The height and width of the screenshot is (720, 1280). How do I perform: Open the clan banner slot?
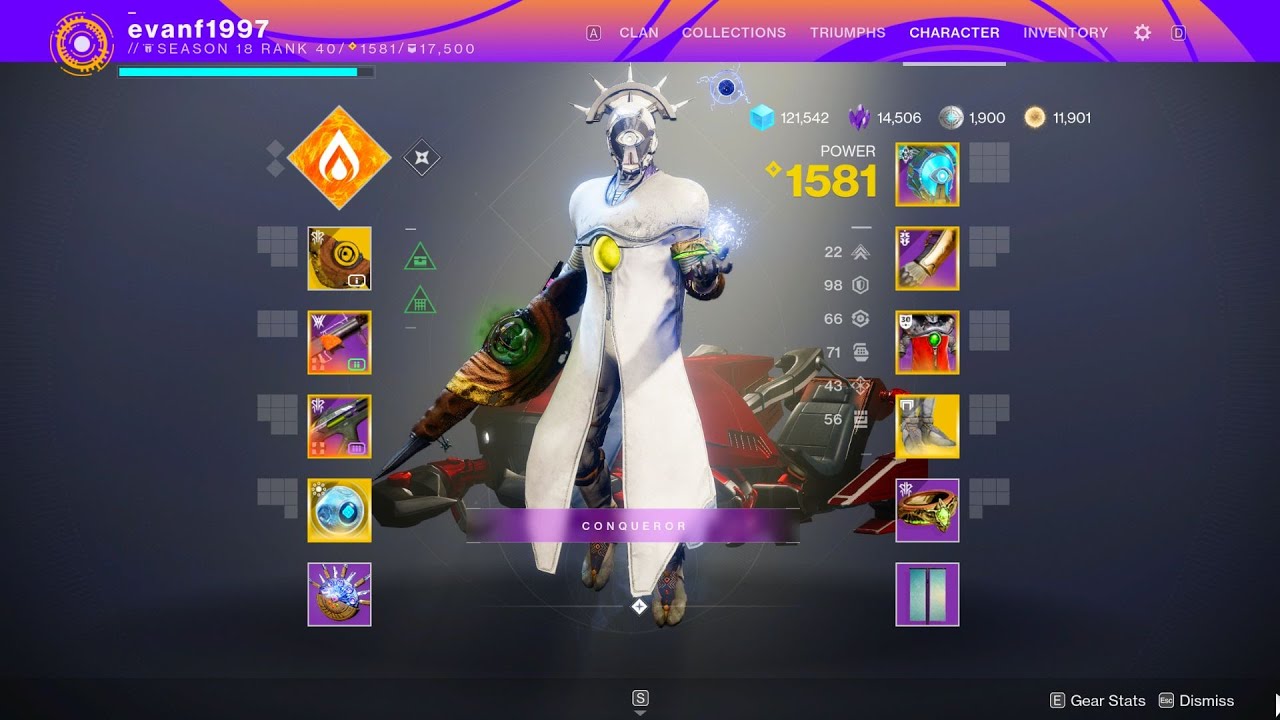927,595
